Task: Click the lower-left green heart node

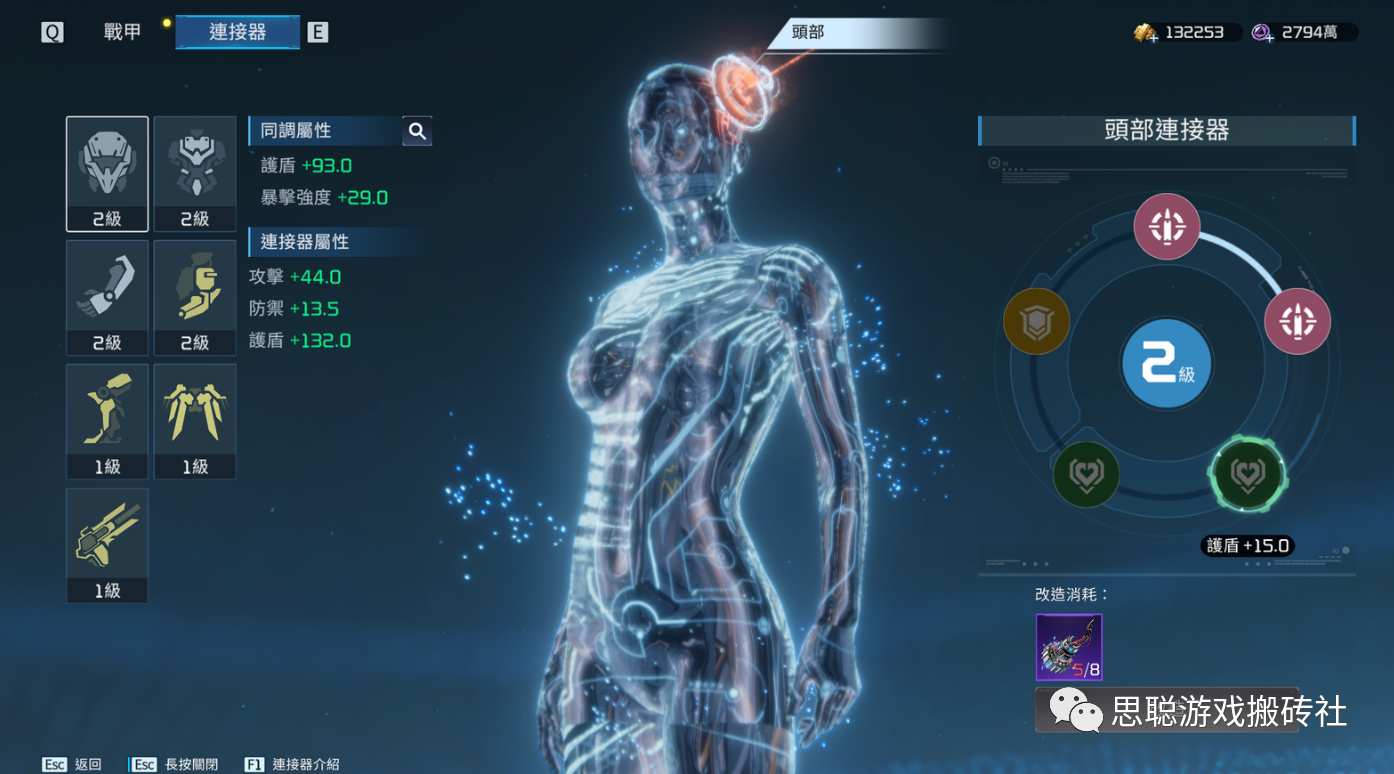Action: [1086, 474]
